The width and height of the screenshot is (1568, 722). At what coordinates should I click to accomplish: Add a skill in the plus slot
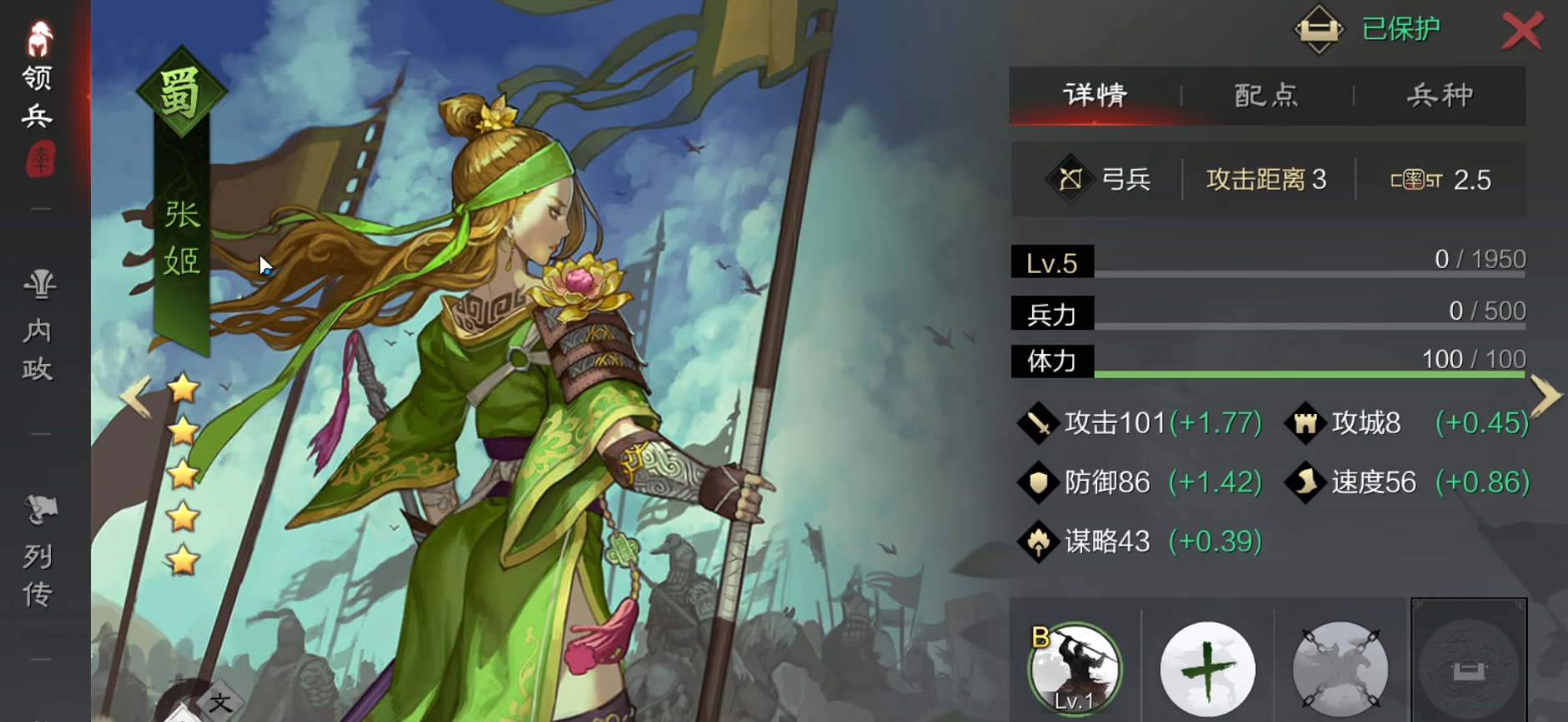(1208, 669)
